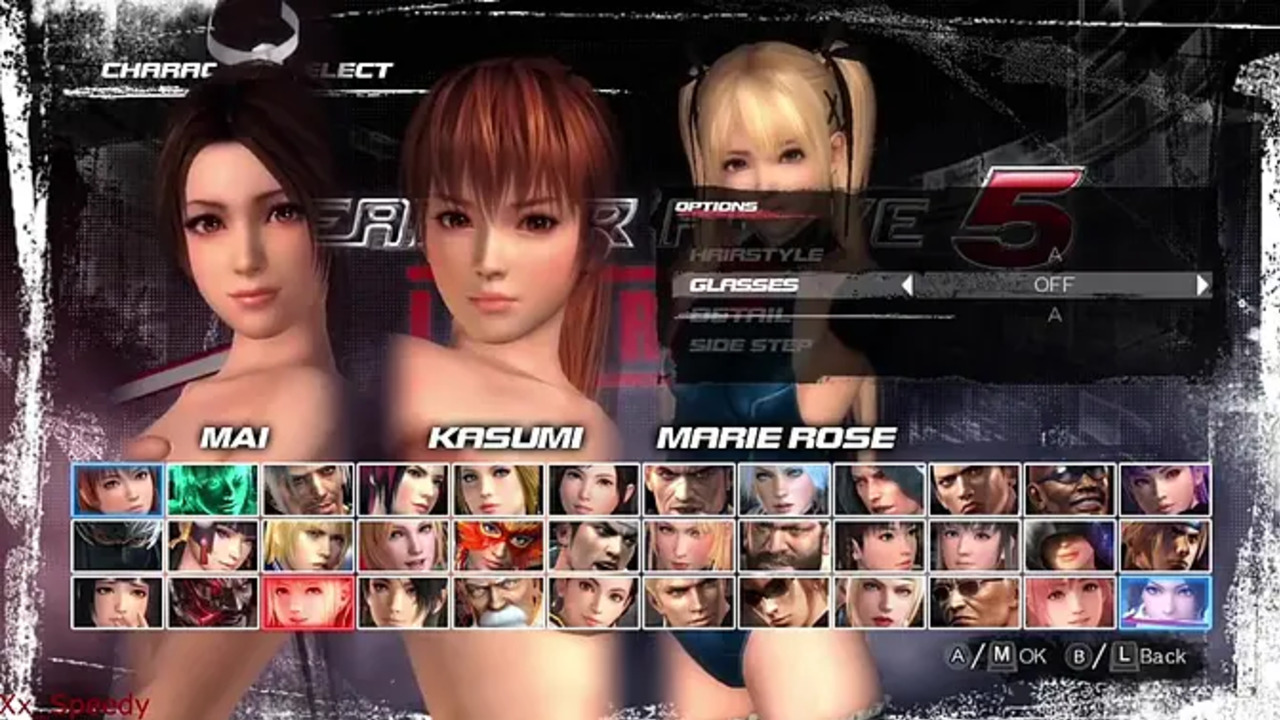Pick the blue-highlighted portrait with pink blade
The height and width of the screenshot is (720, 1280).
click(x=1165, y=602)
